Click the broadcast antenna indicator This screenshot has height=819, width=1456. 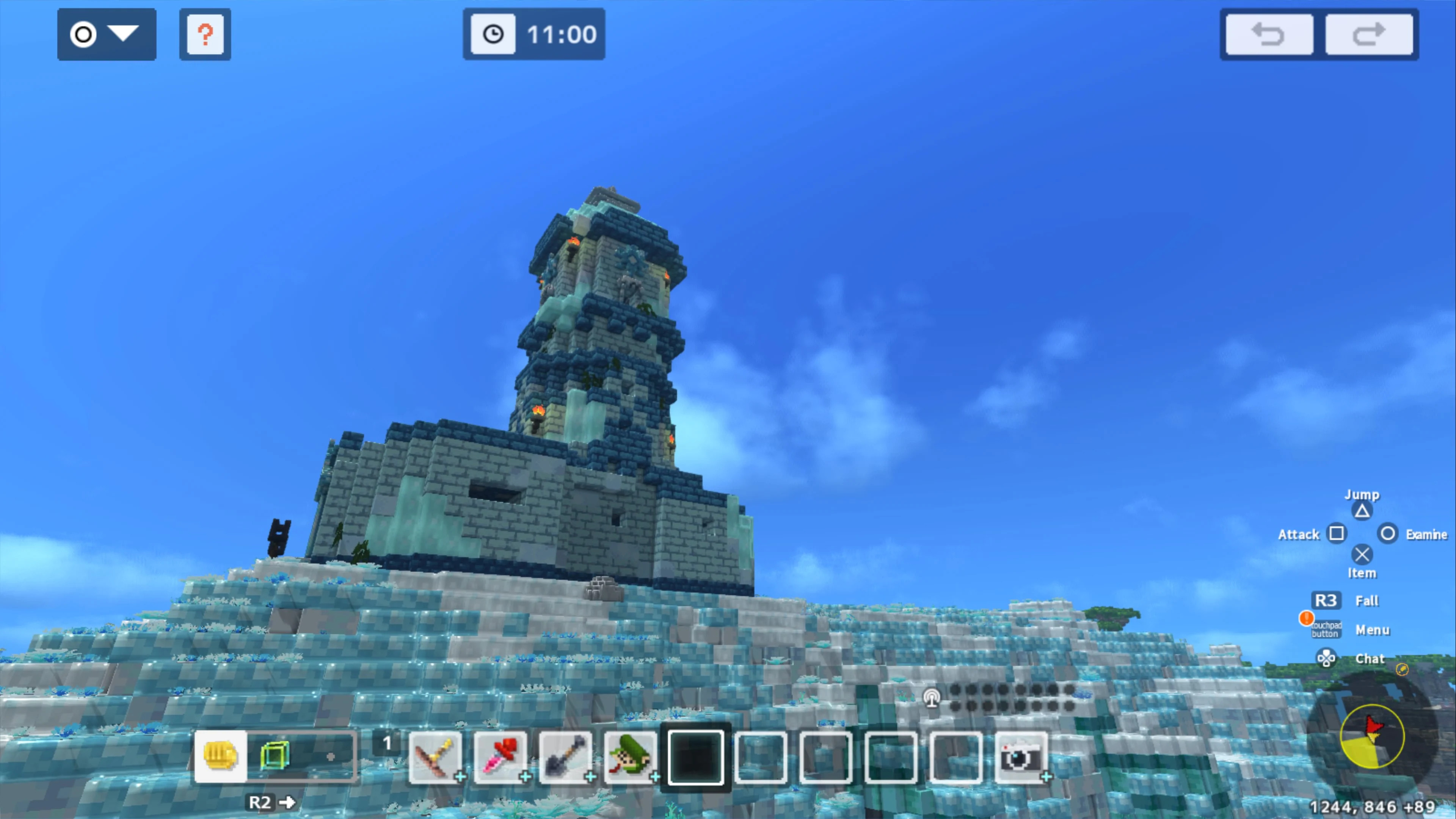932,698
